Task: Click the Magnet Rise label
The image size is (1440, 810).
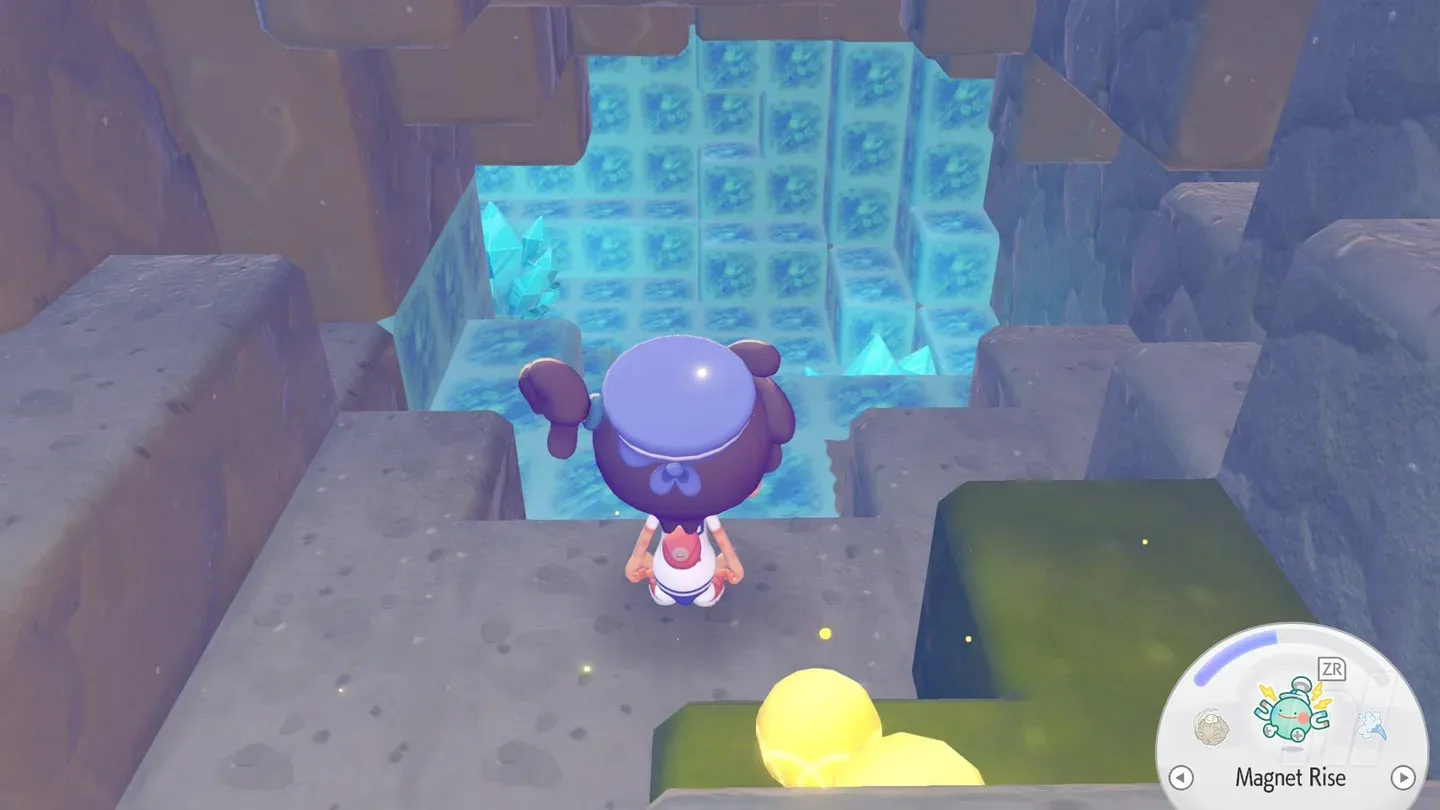Action: point(1292,776)
